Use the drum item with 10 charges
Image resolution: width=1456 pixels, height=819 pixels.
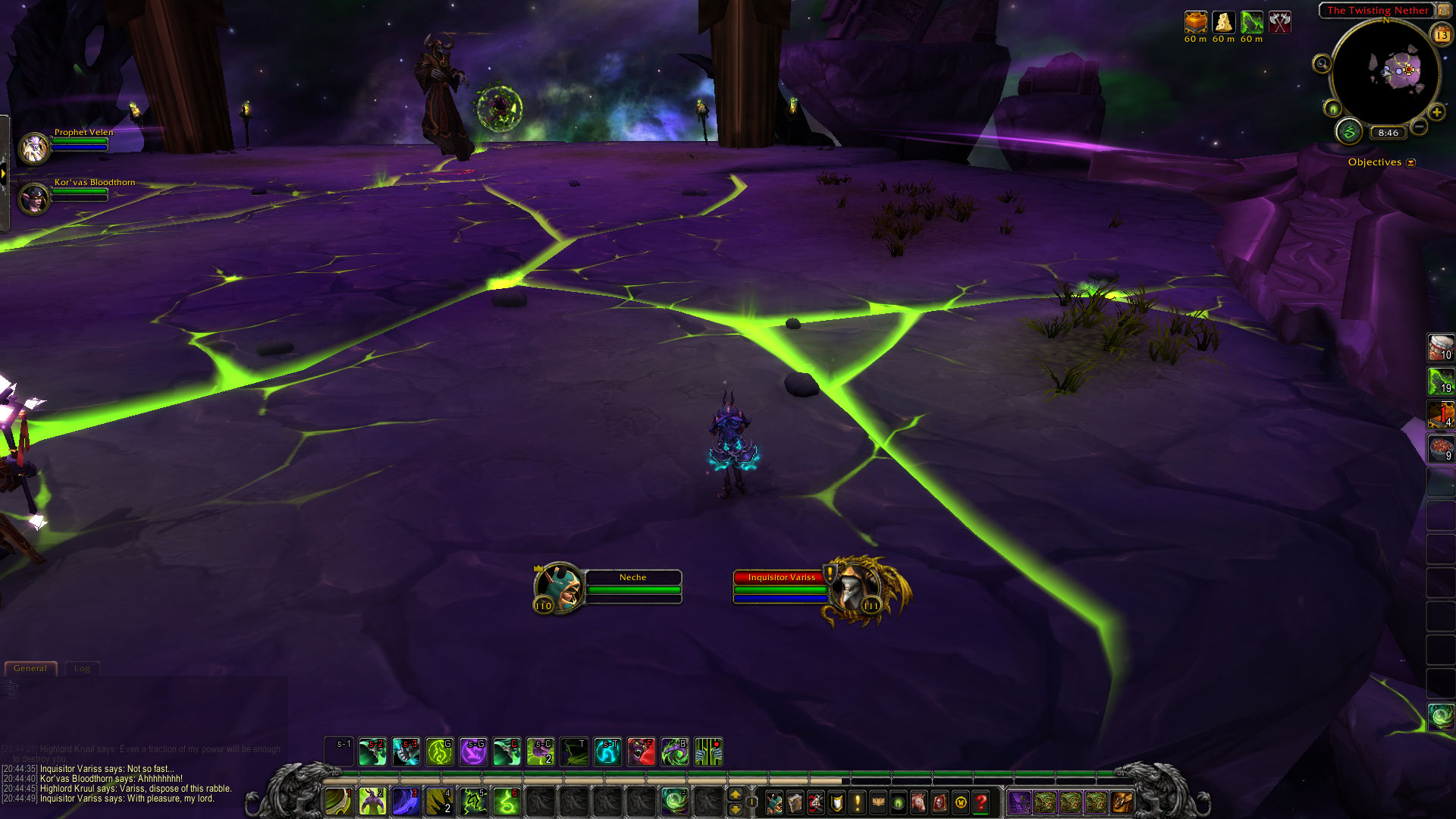1440,348
